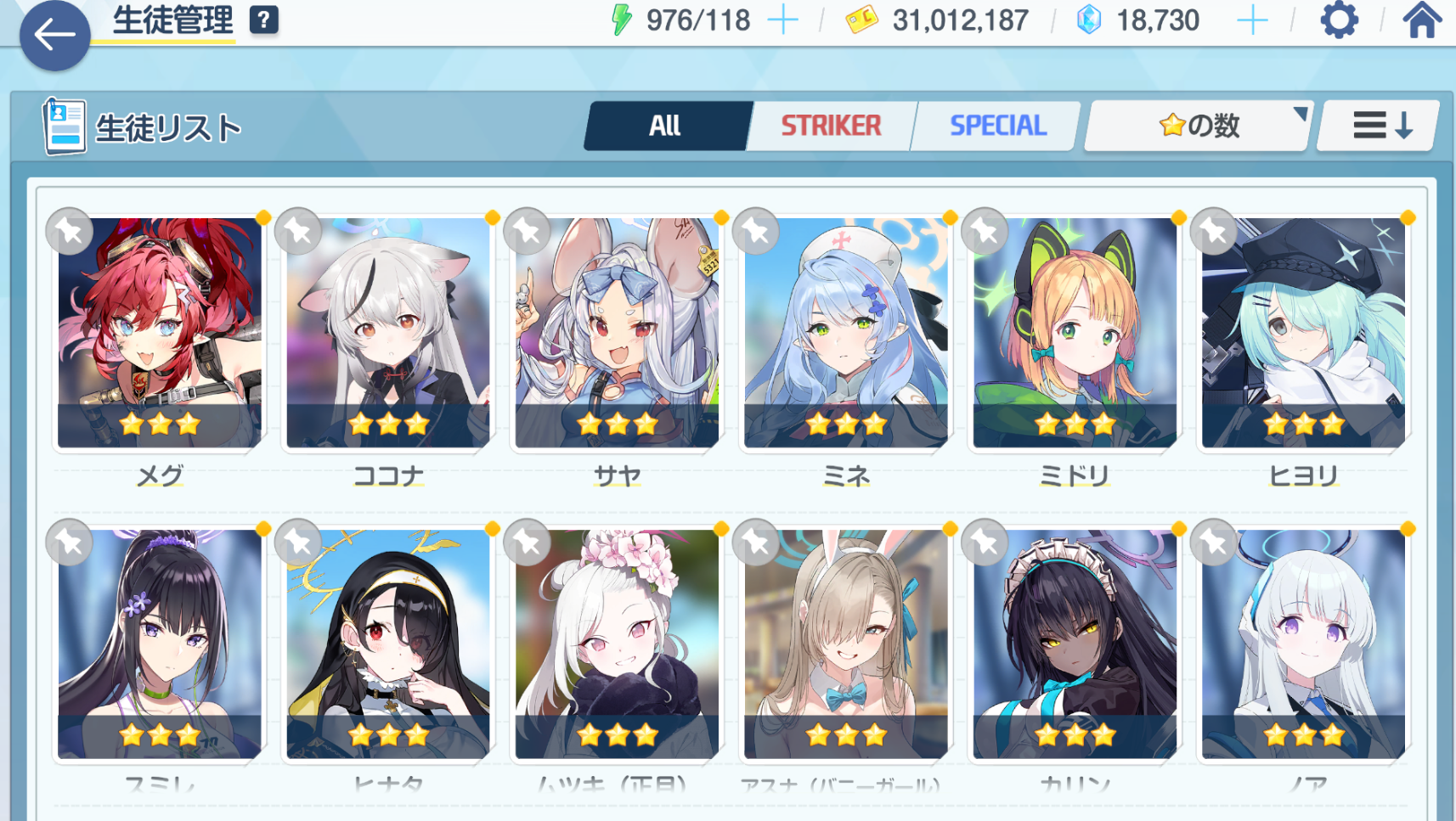Return to the home screen
Viewport: 1456px width, 821px height.
tap(1421, 20)
